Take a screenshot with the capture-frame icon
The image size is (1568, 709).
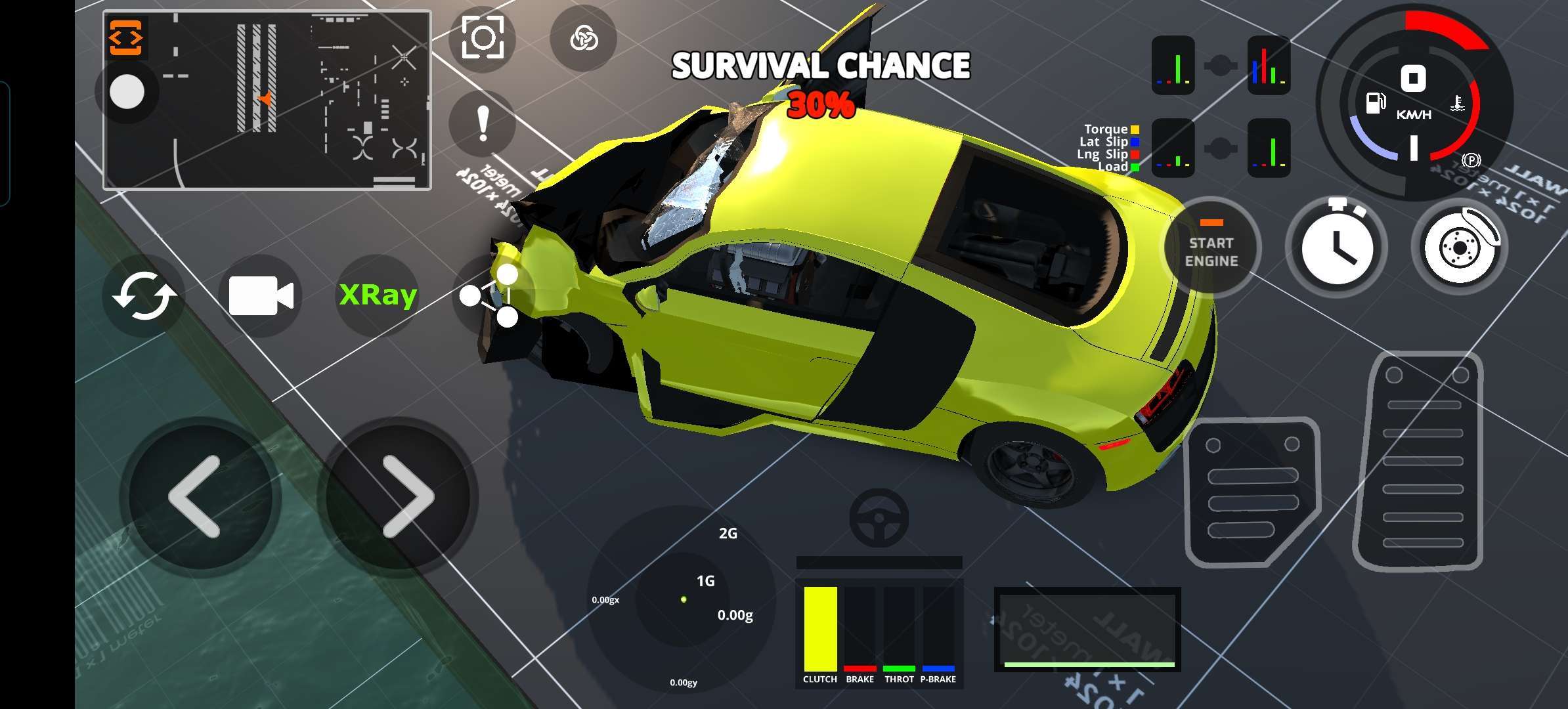[483, 38]
